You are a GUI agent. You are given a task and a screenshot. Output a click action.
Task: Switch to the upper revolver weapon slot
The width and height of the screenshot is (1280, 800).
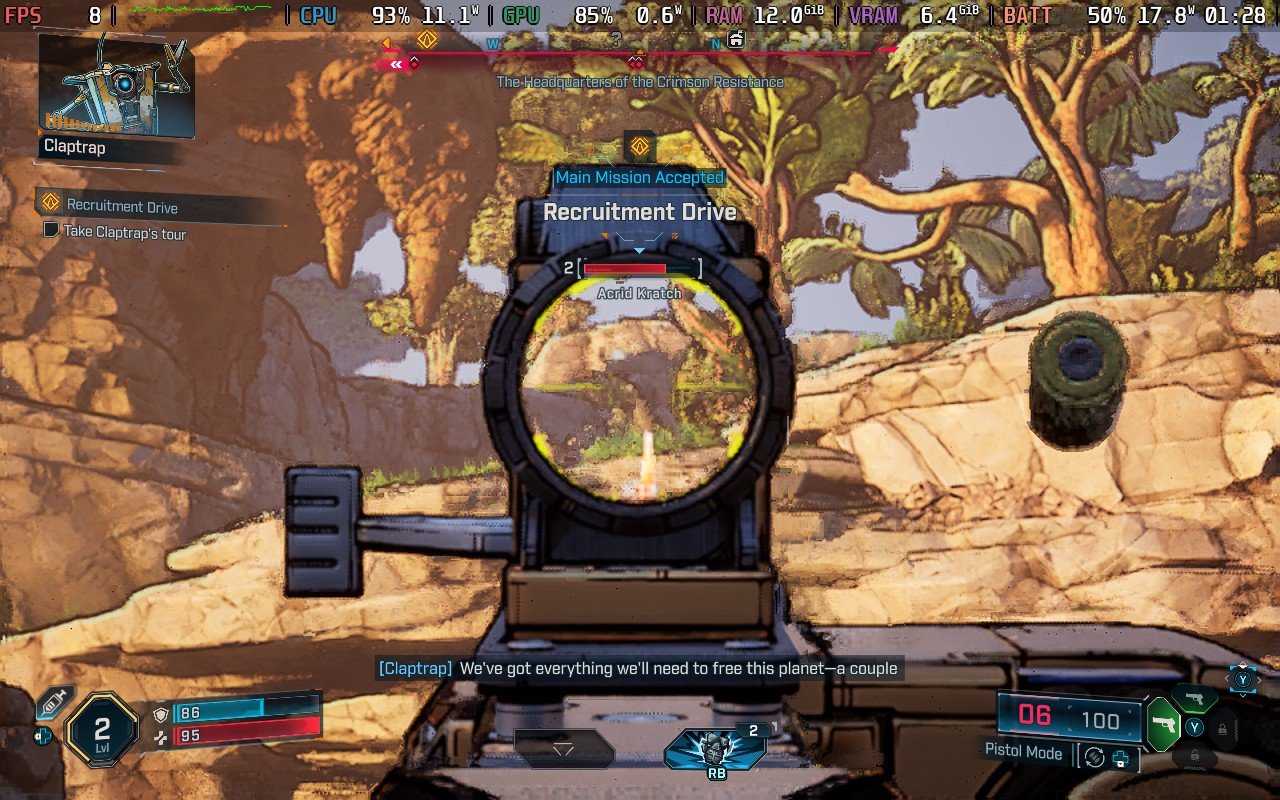click(1192, 697)
